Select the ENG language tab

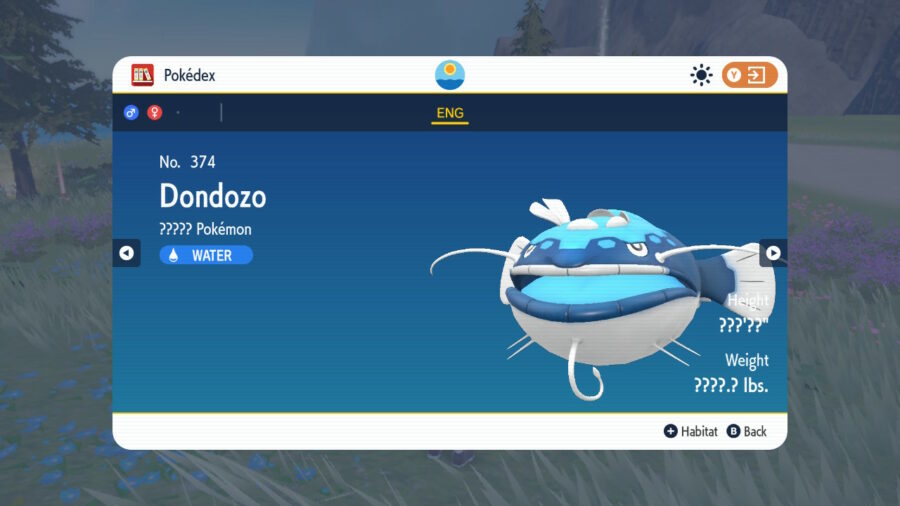[x=450, y=113]
